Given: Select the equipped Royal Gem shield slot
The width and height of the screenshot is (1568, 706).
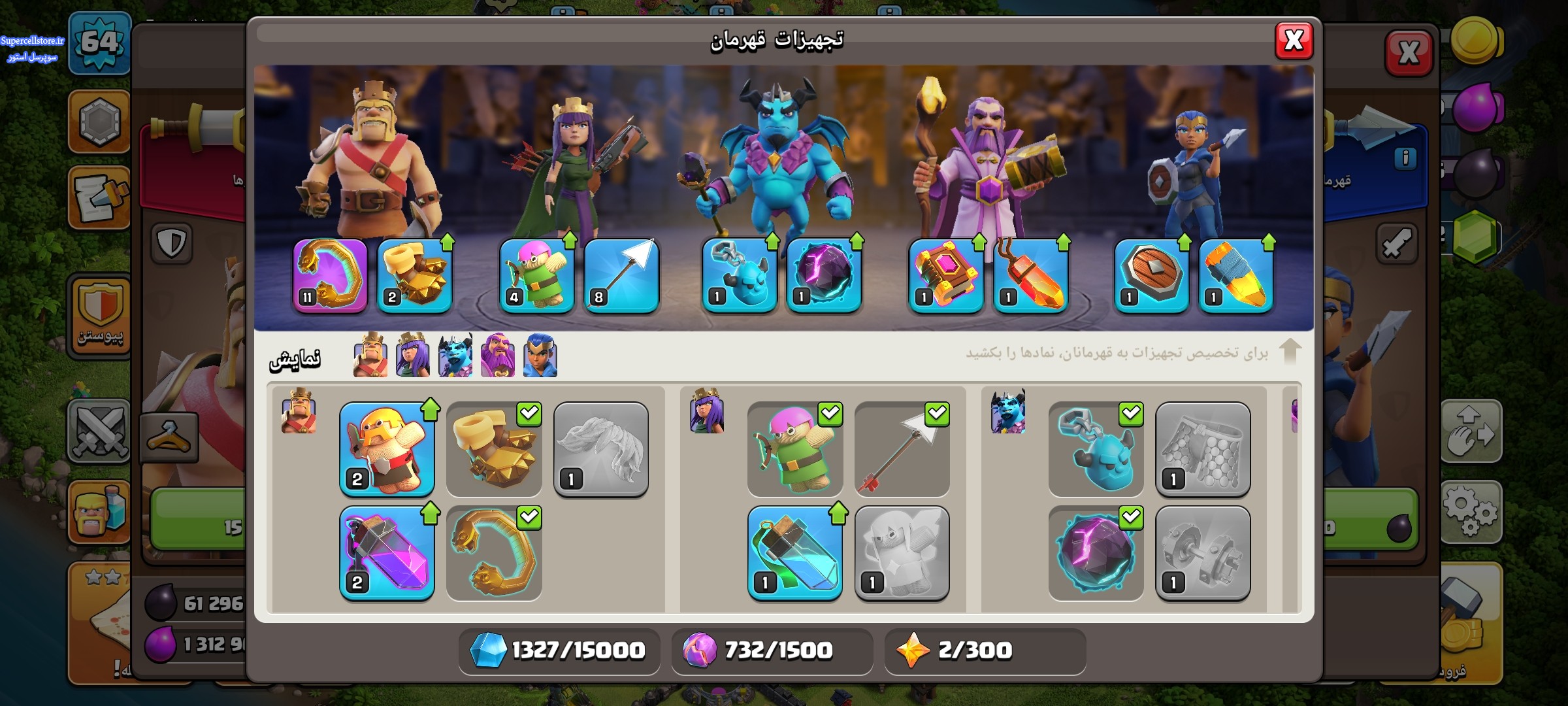Looking at the screenshot, I should point(1151,275).
